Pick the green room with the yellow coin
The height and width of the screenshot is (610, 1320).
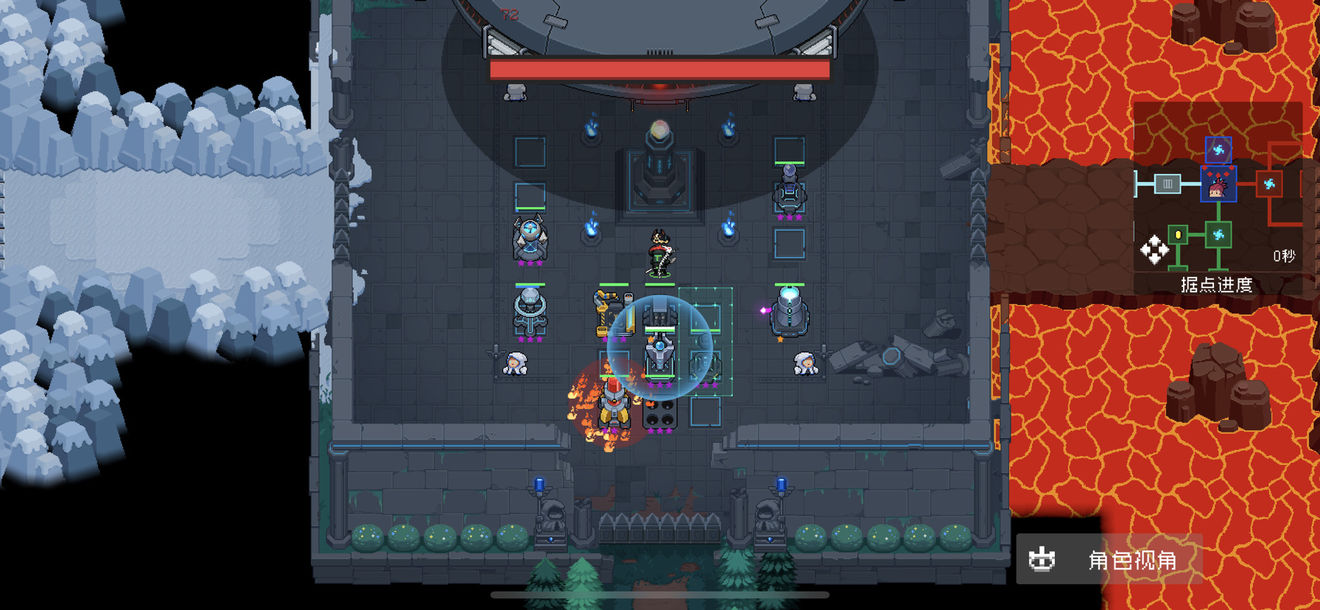(1179, 235)
